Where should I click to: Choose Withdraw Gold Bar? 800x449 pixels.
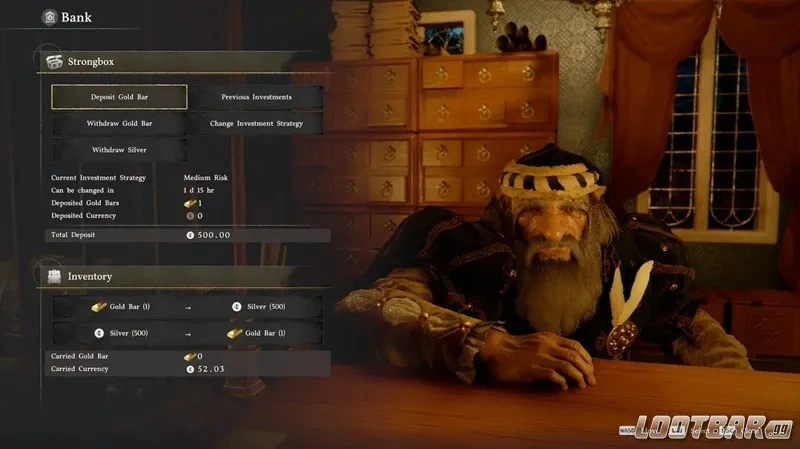click(x=119, y=123)
